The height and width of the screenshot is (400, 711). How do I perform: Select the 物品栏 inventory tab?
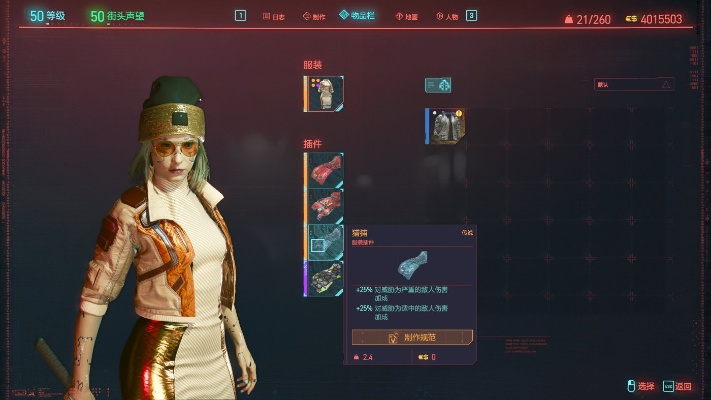[x=356, y=16]
